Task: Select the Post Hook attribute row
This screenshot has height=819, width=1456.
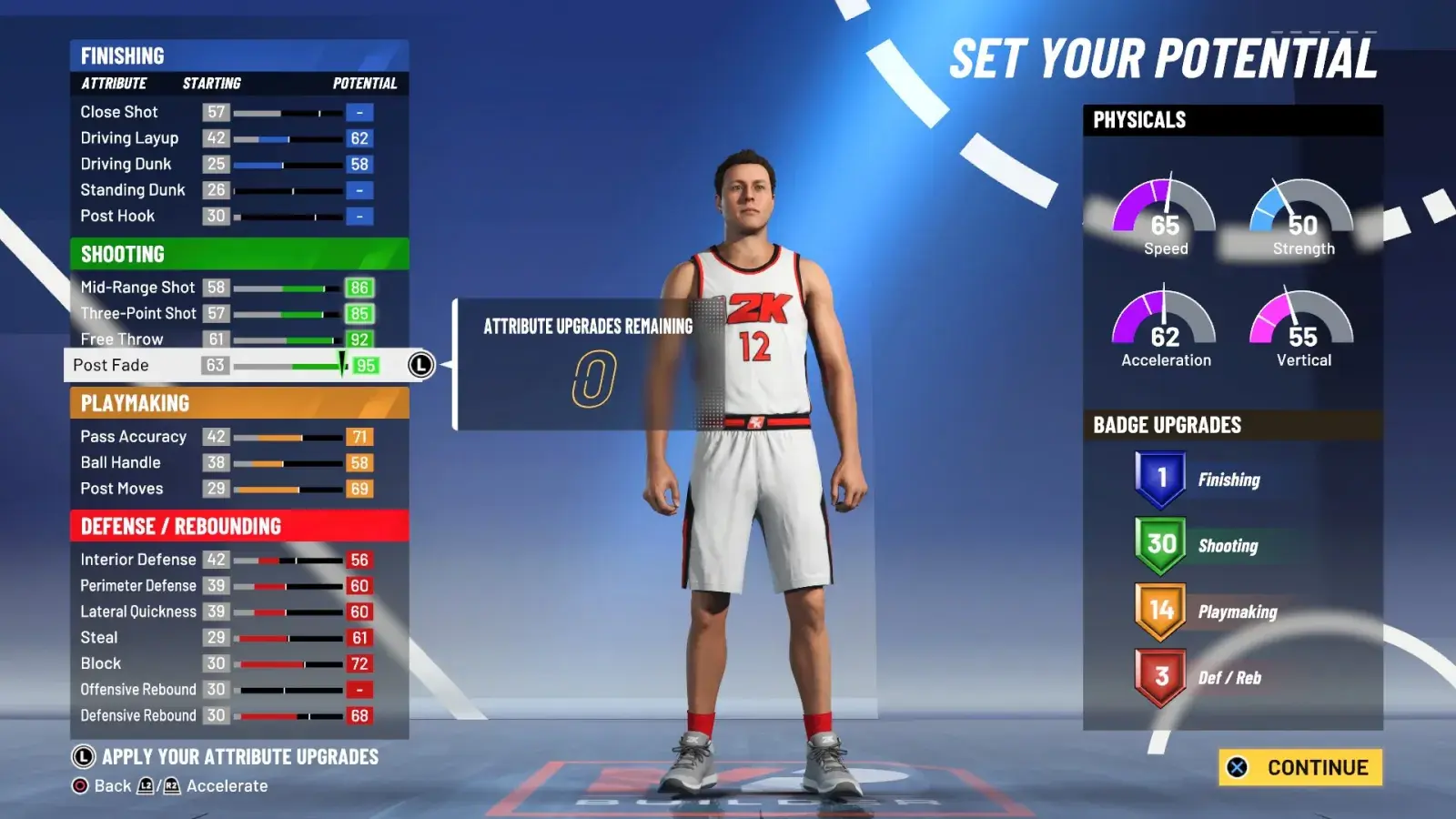Action: click(x=117, y=216)
